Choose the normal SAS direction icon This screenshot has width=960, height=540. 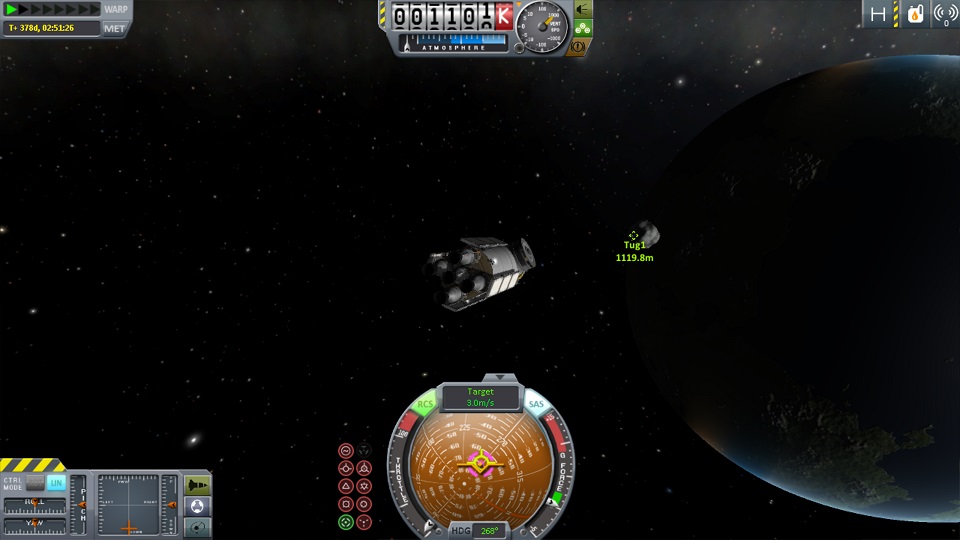(346, 487)
